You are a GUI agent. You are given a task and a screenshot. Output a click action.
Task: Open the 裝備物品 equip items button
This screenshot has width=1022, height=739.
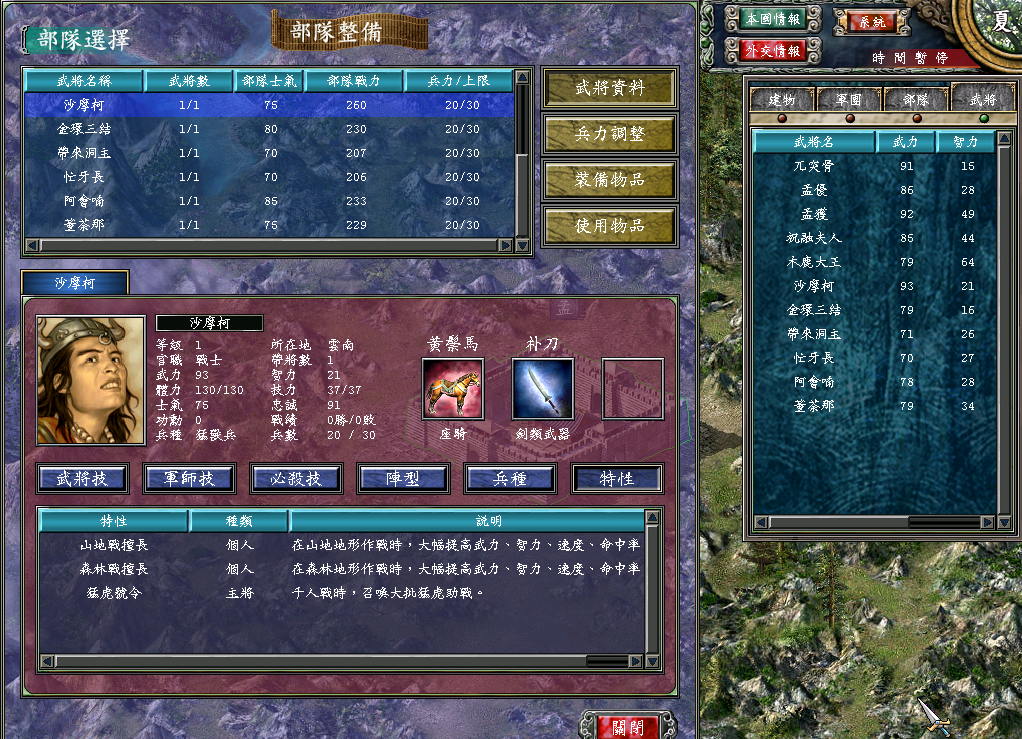(610, 180)
